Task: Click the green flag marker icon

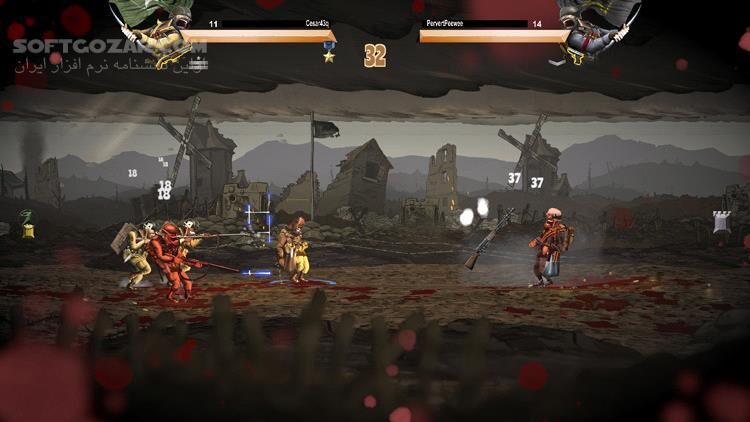Action: (27, 225)
